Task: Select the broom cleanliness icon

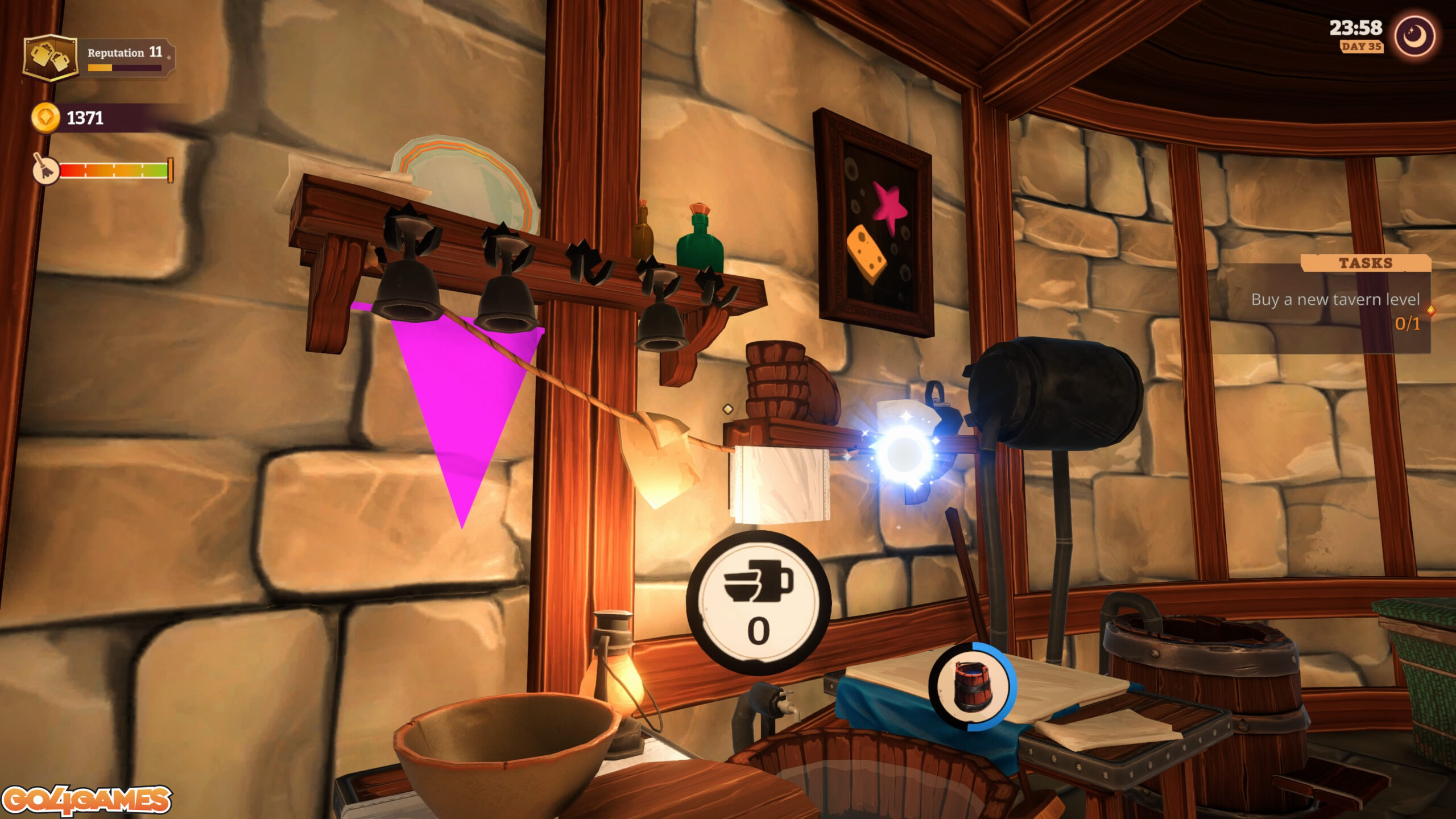Action: (x=45, y=169)
